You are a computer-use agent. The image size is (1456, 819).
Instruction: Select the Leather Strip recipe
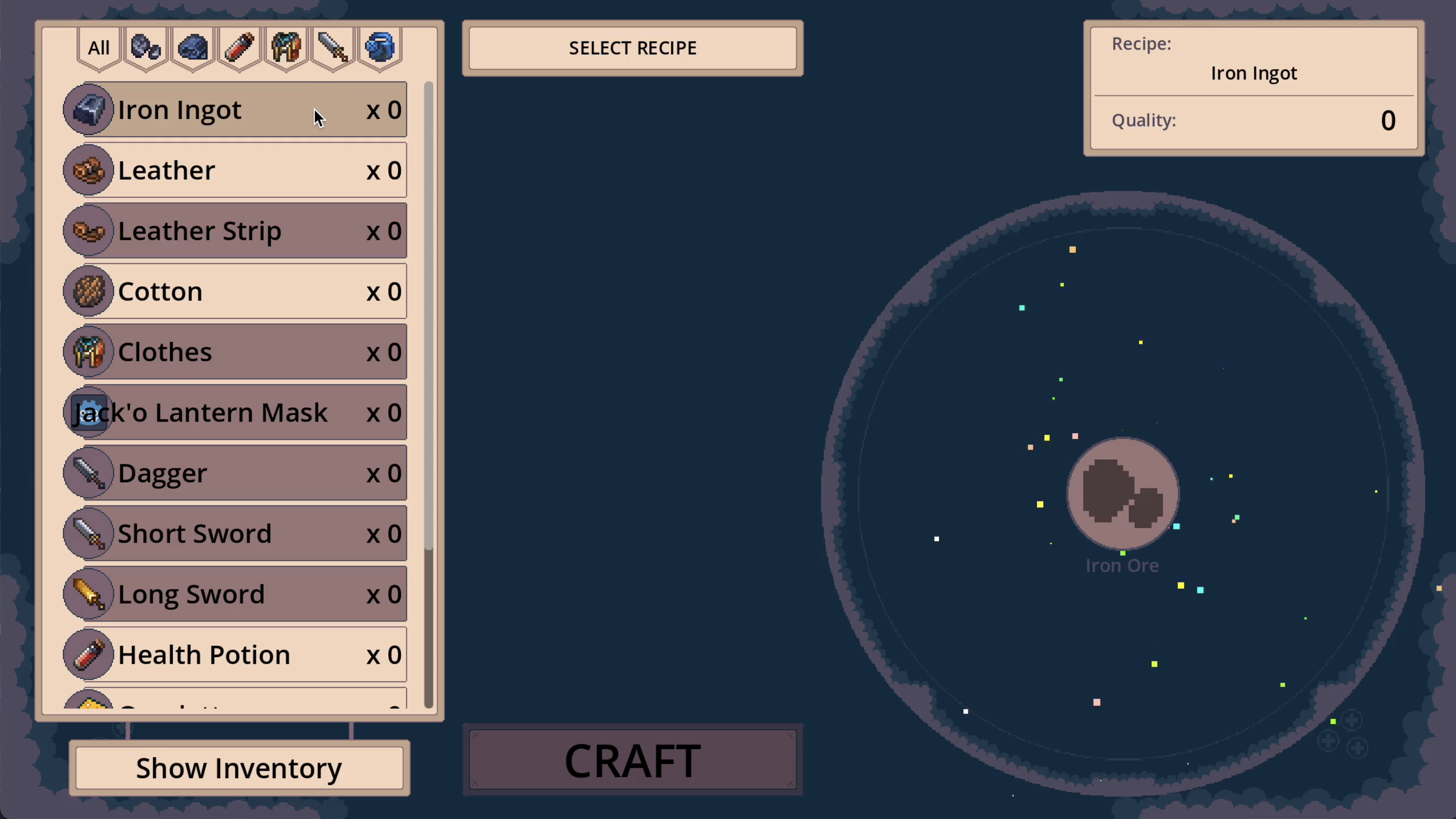(235, 231)
